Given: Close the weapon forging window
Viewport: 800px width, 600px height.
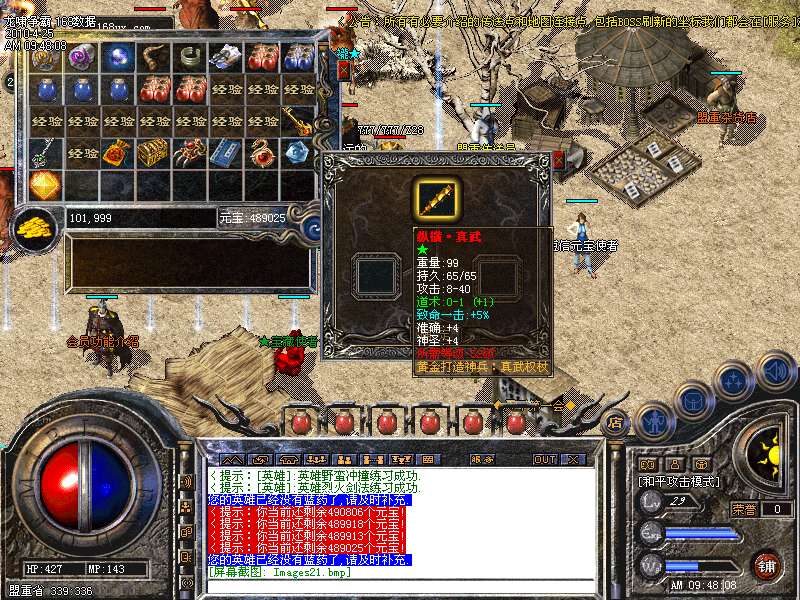Looking at the screenshot, I should (558, 158).
